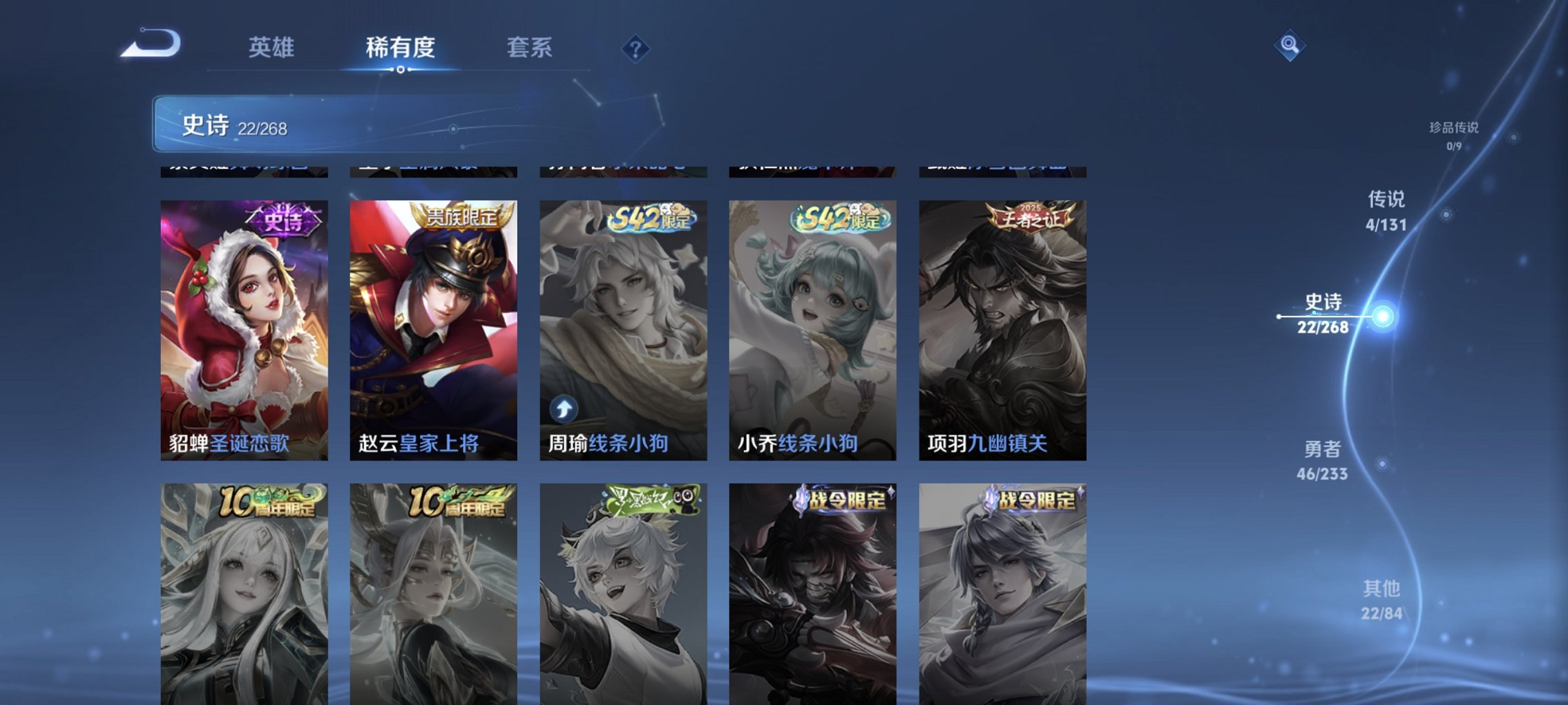Select the 珍品传说 rarity filter on the right
This screenshot has width=1568, height=705.
click(1454, 135)
